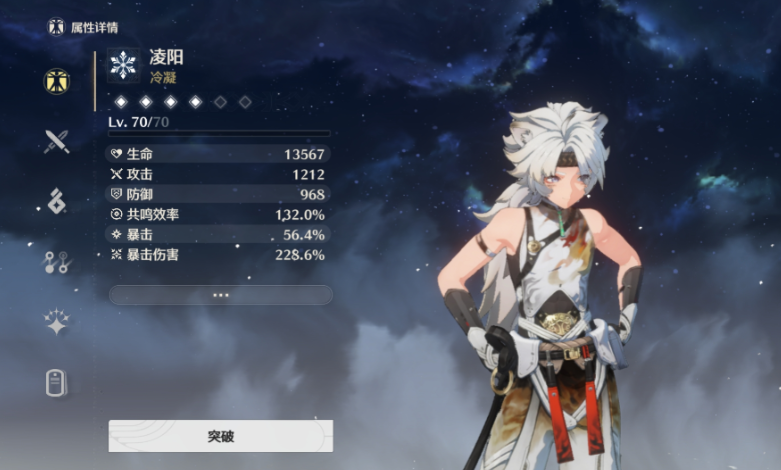Open the skills tab with diamond icon
Viewport: 781px width, 470px height.
(56, 201)
